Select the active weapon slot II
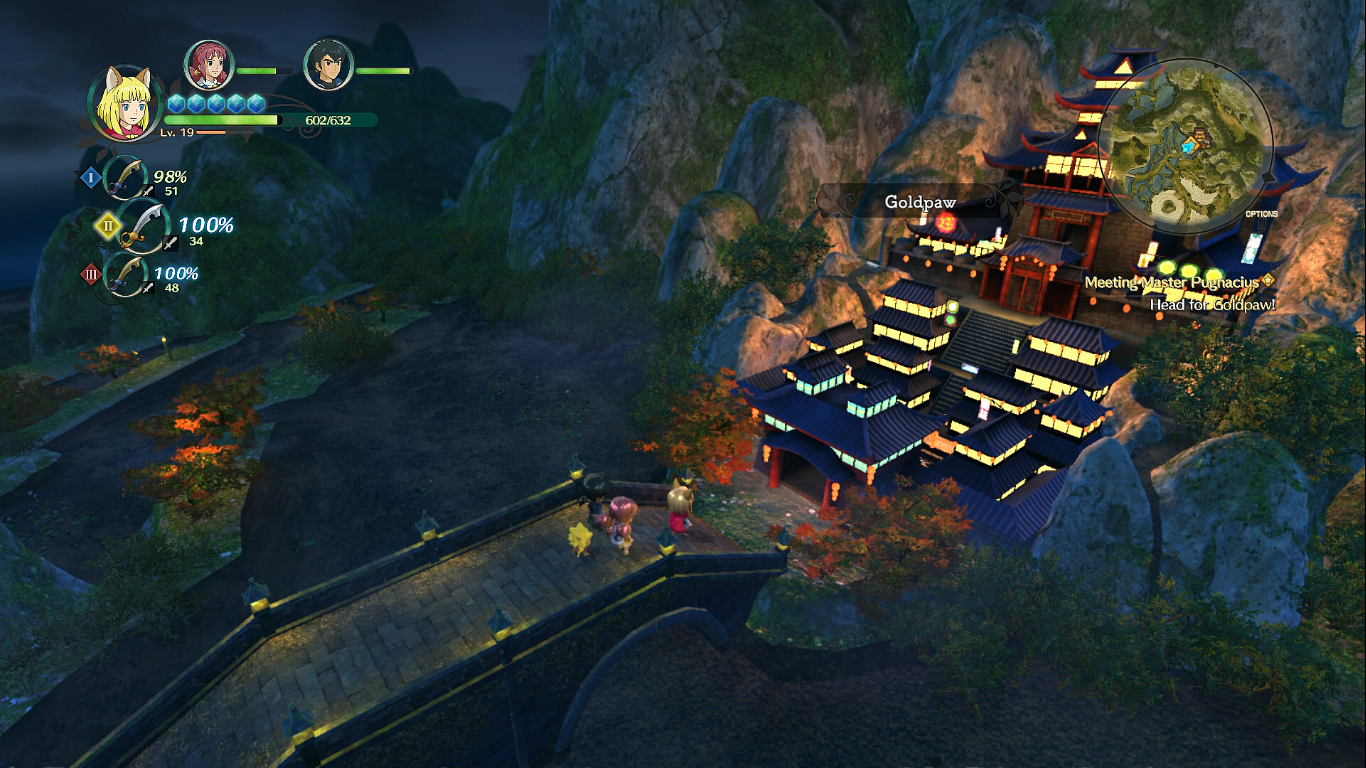 141,225
